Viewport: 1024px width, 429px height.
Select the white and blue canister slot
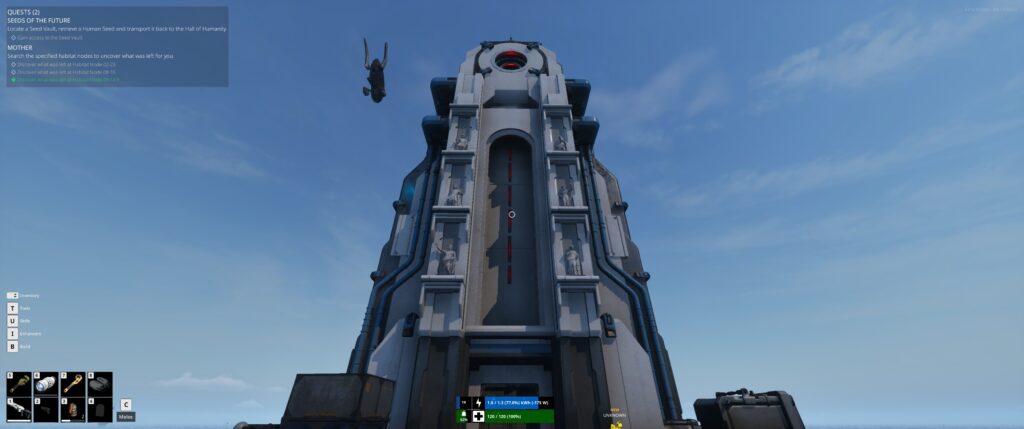click(46, 384)
